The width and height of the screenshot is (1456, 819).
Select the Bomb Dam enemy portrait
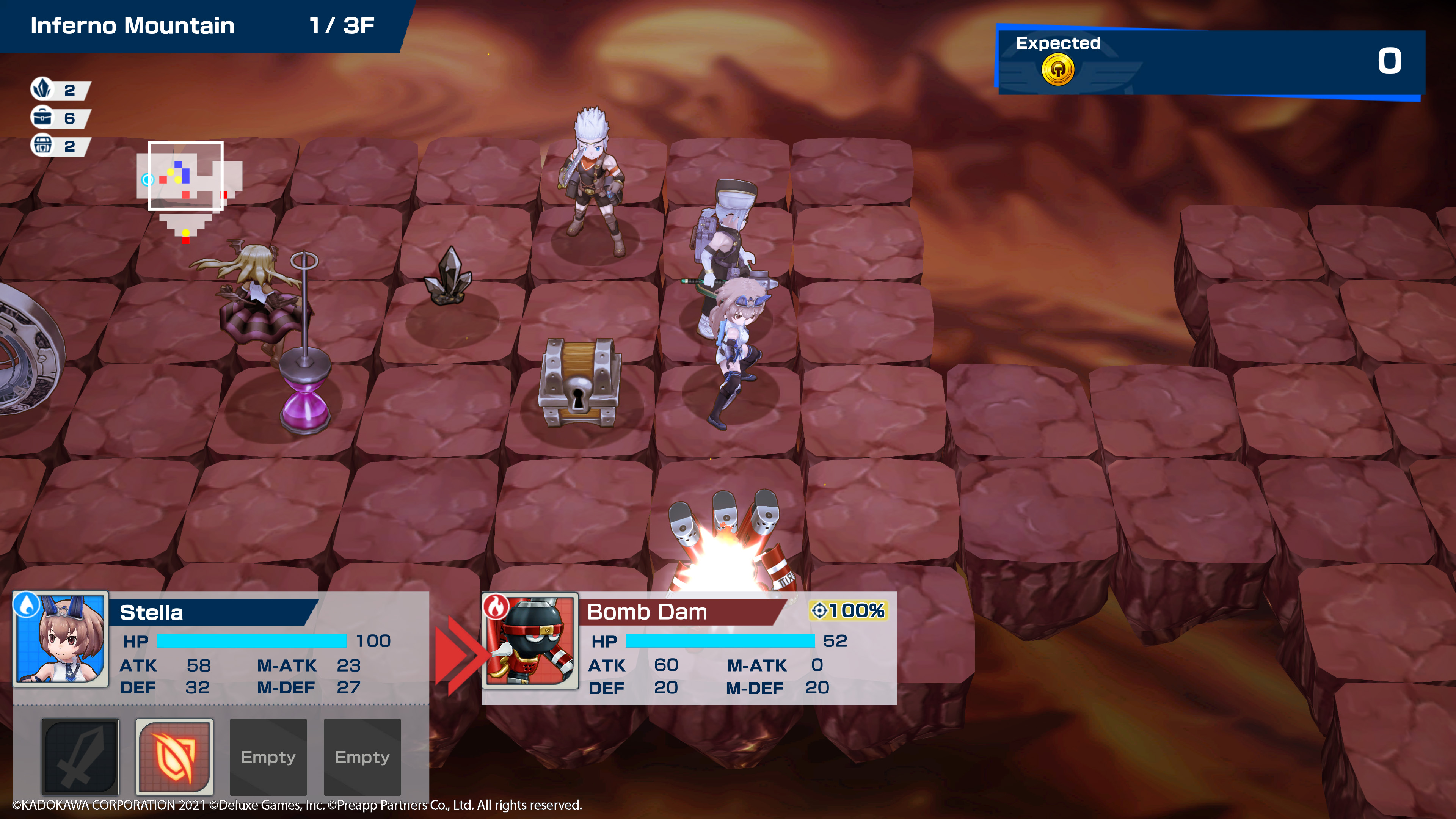(530, 640)
